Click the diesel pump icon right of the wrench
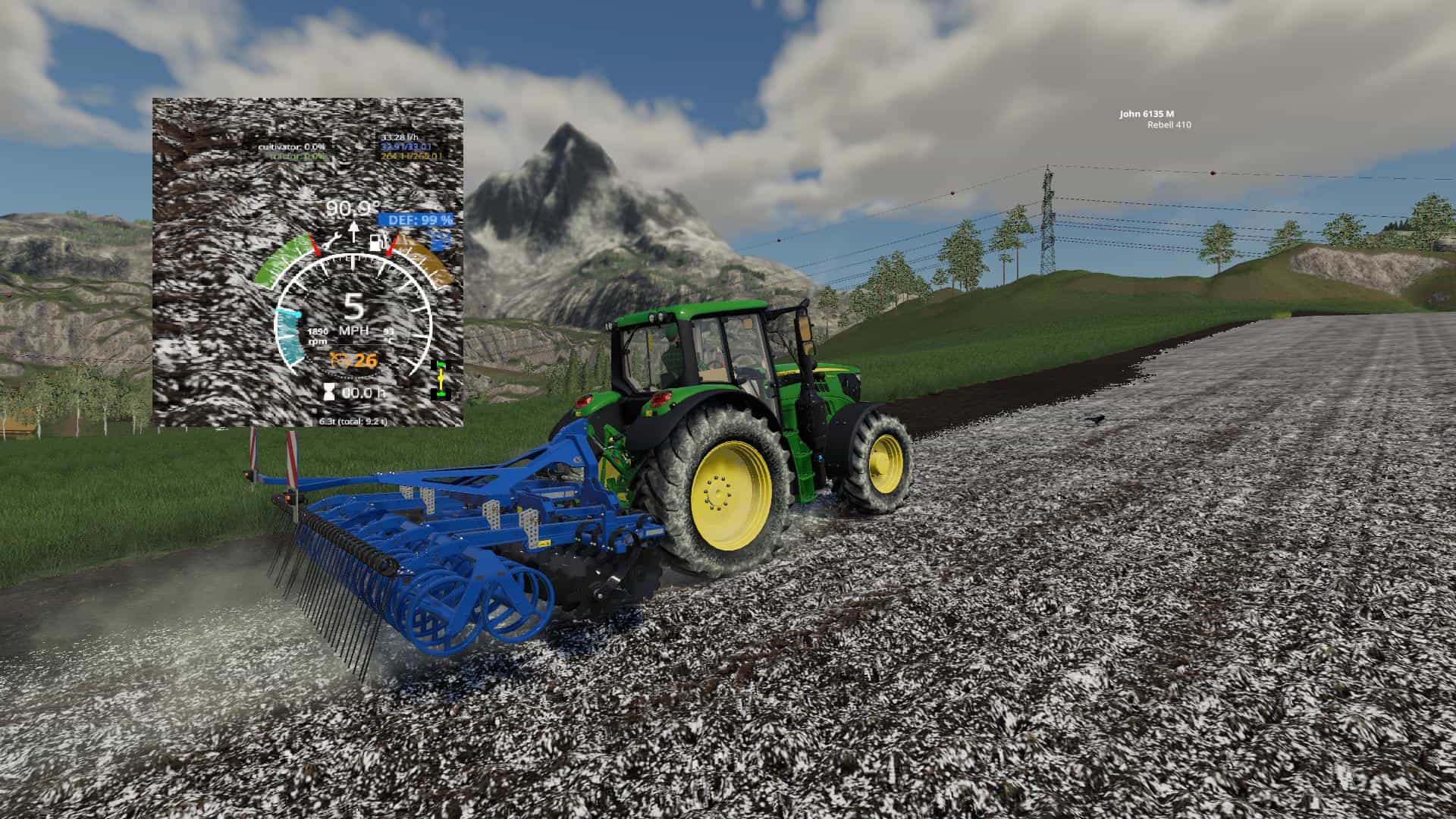The height and width of the screenshot is (819, 1456). pos(378,243)
